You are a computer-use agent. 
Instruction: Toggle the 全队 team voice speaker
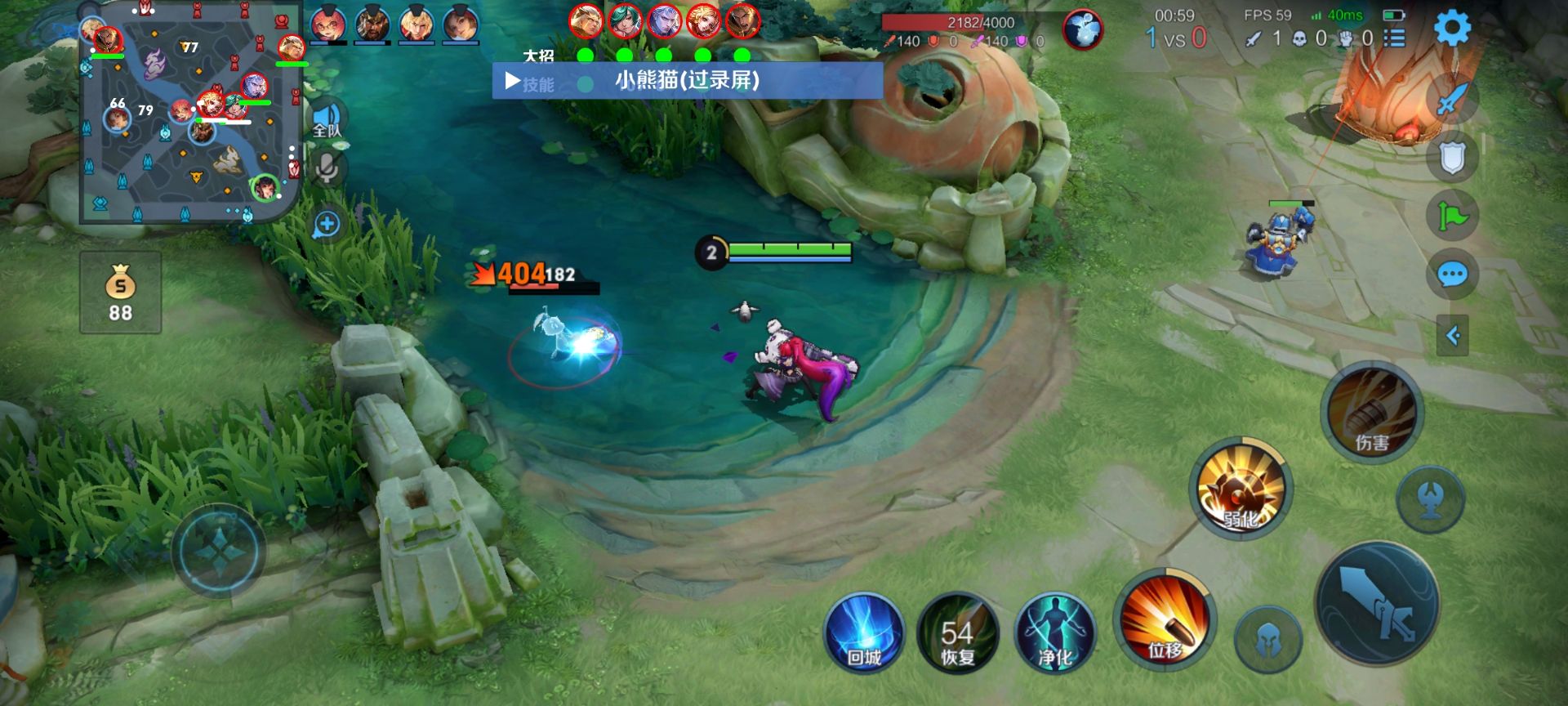click(327, 120)
